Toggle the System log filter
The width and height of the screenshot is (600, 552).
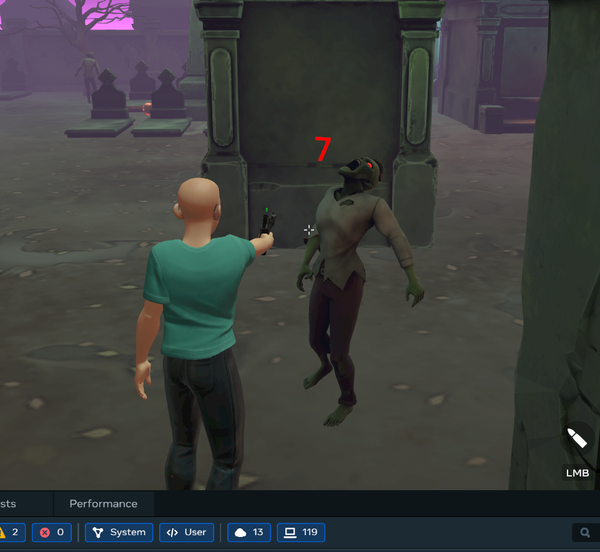tap(119, 532)
